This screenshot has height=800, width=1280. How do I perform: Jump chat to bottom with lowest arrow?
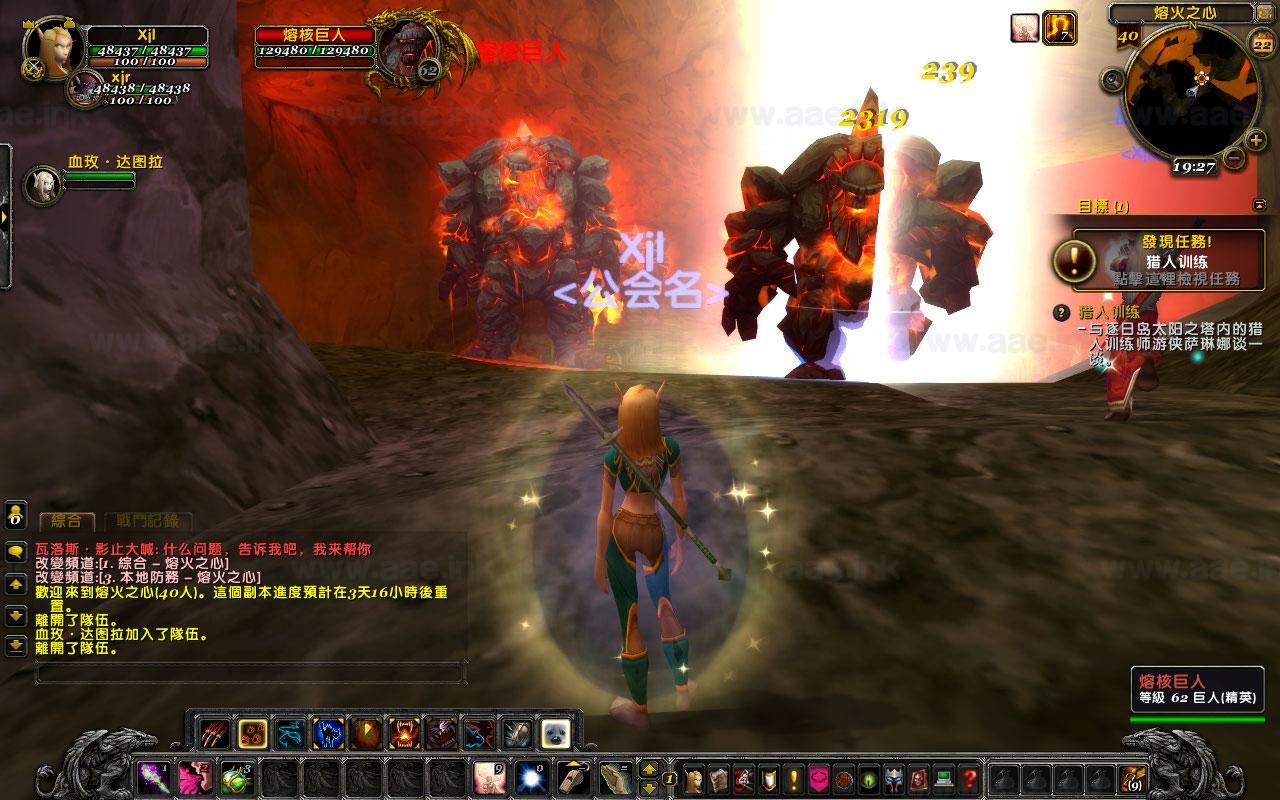[x=16, y=646]
